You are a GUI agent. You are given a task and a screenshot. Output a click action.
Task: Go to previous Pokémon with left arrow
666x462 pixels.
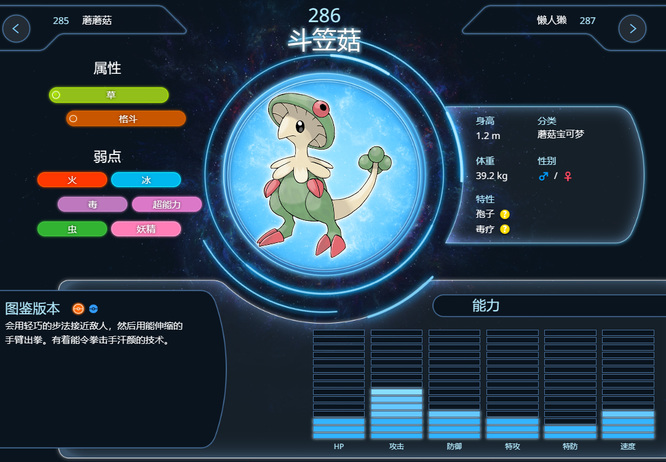click(16, 29)
